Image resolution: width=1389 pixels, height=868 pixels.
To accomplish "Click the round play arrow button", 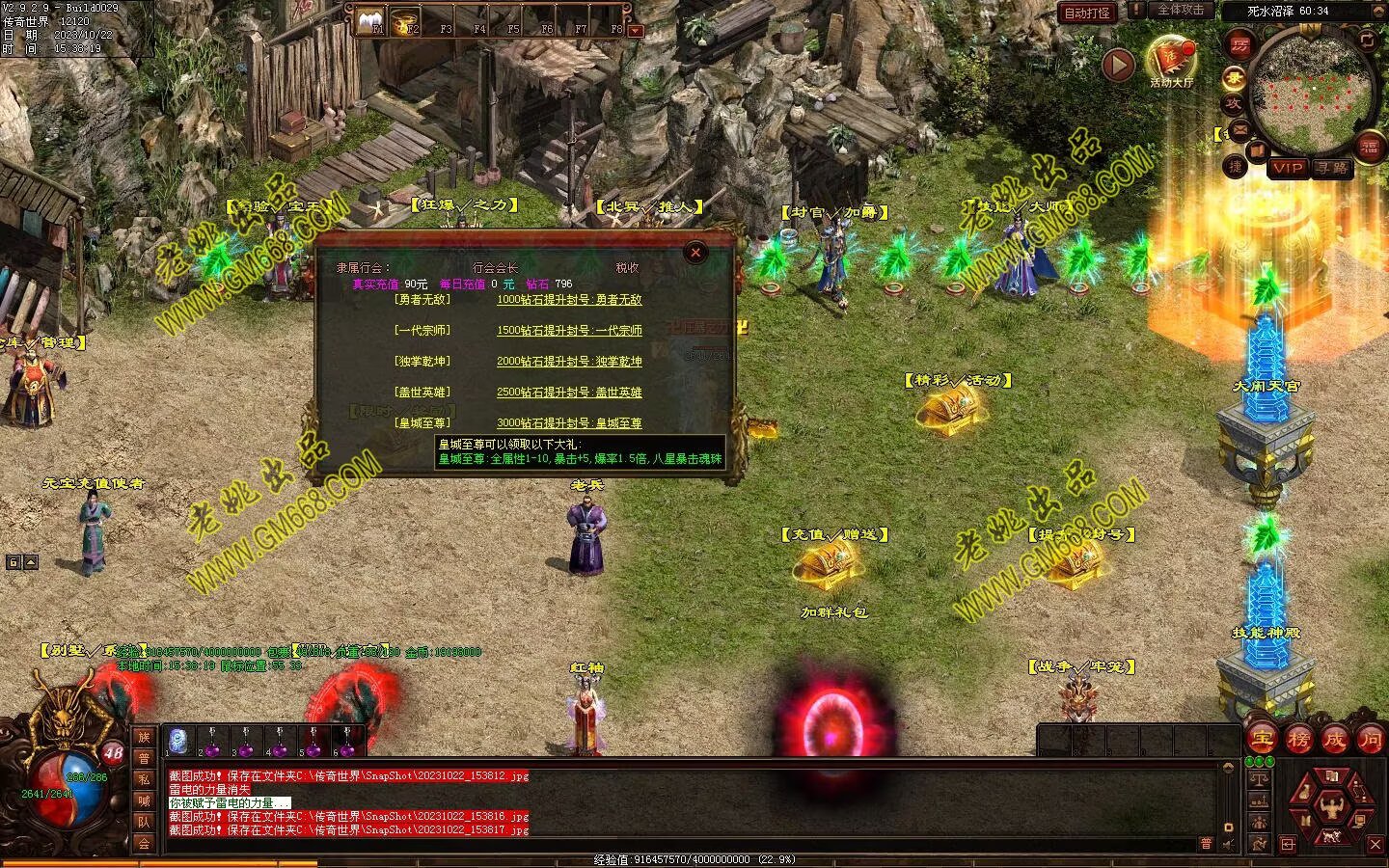I will click(1118, 65).
